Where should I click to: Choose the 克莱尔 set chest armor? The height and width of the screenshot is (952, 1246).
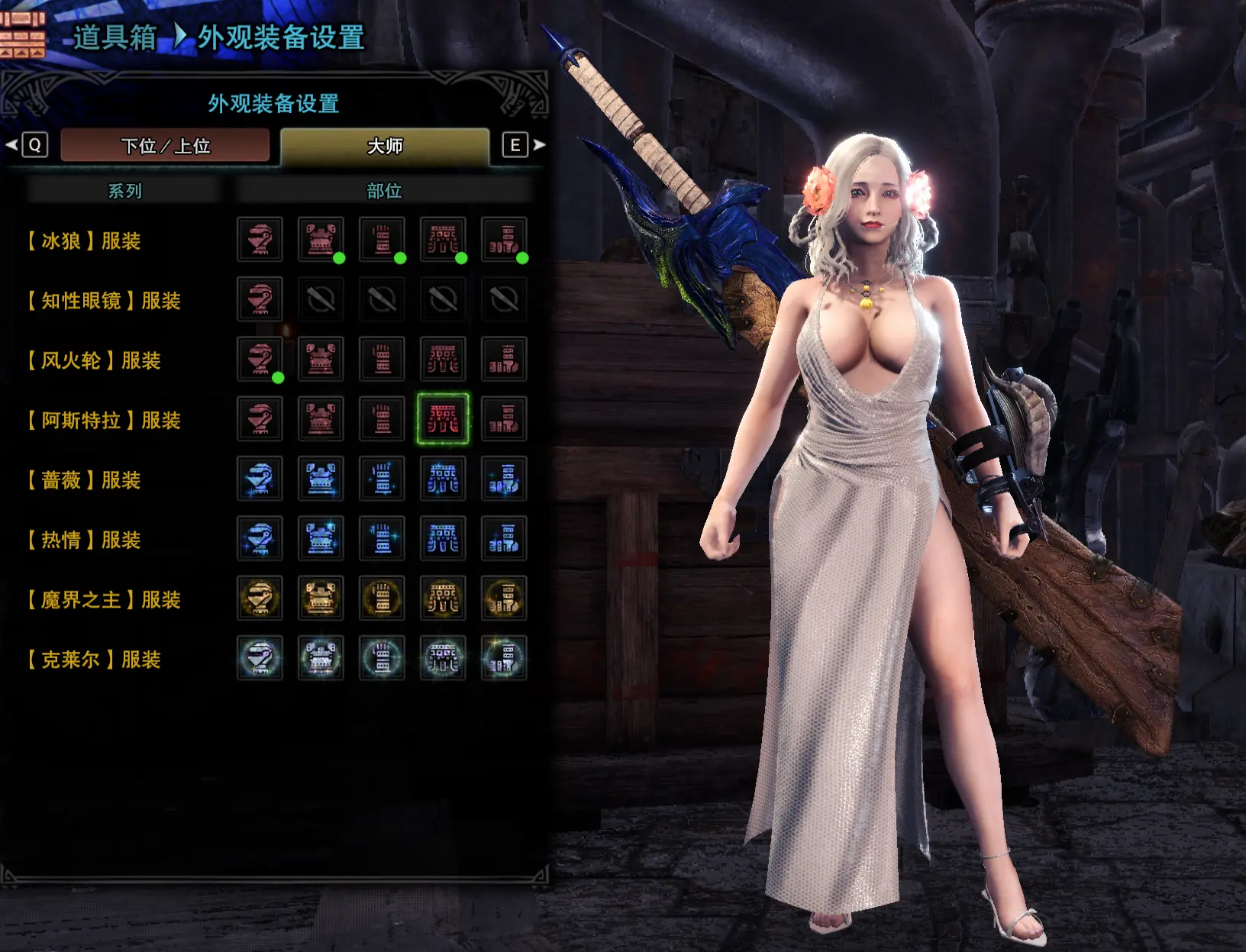[x=321, y=658]
